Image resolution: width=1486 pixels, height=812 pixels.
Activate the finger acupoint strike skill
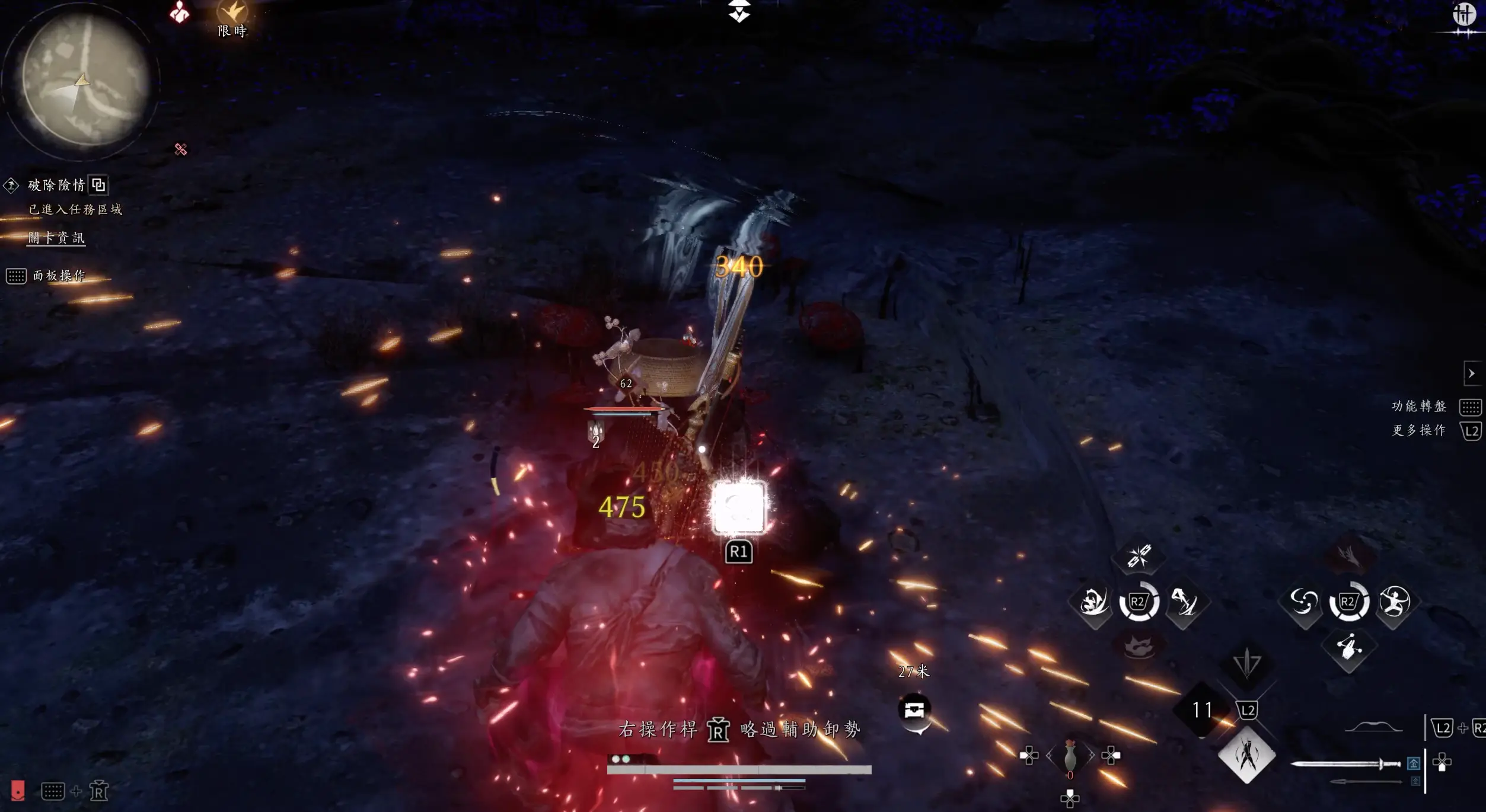tap(1349, 647)
